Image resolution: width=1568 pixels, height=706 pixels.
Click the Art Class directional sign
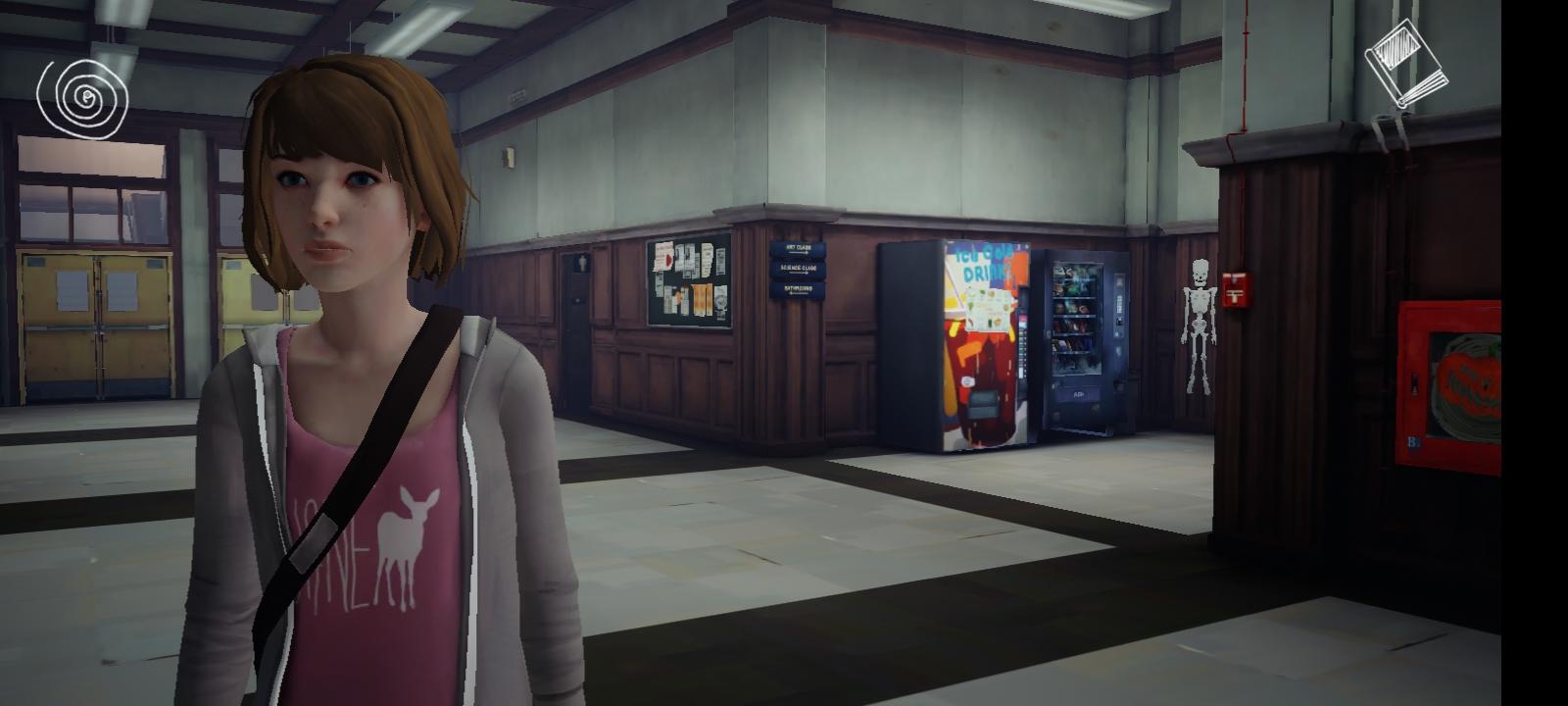point(799,249)
